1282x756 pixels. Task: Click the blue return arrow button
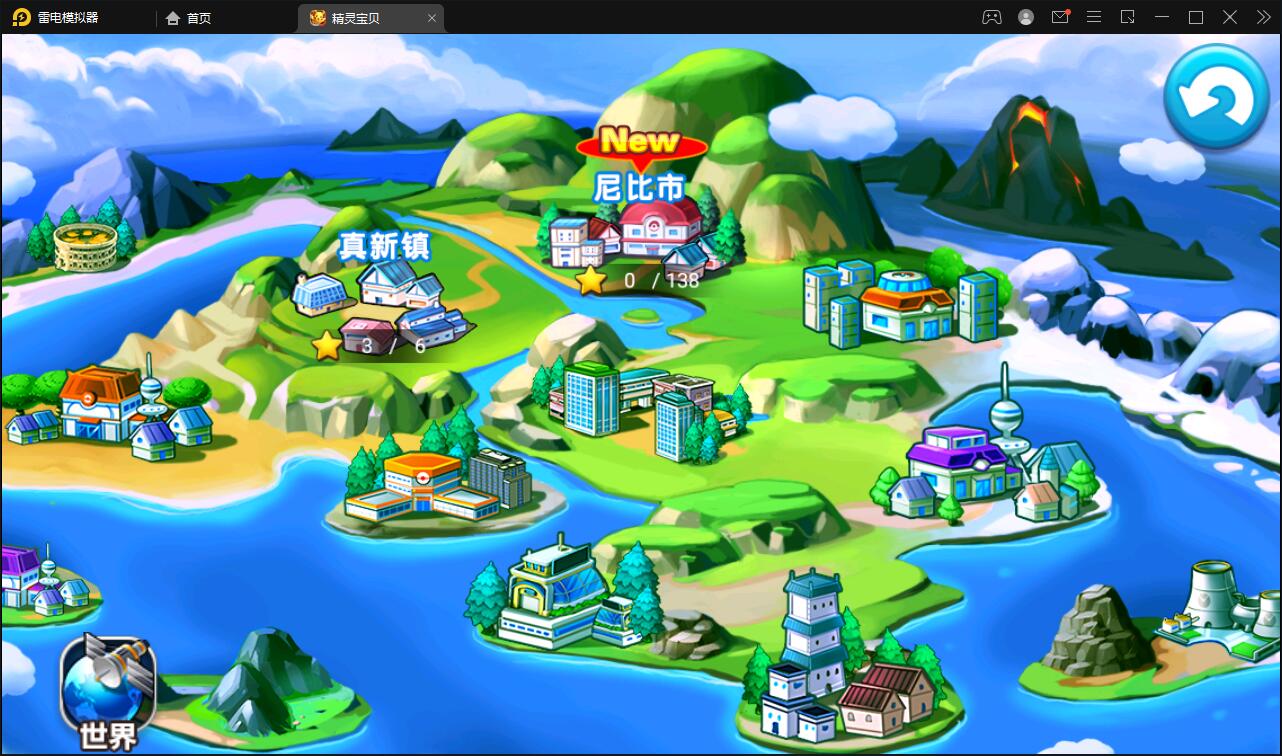[1216, 97]
